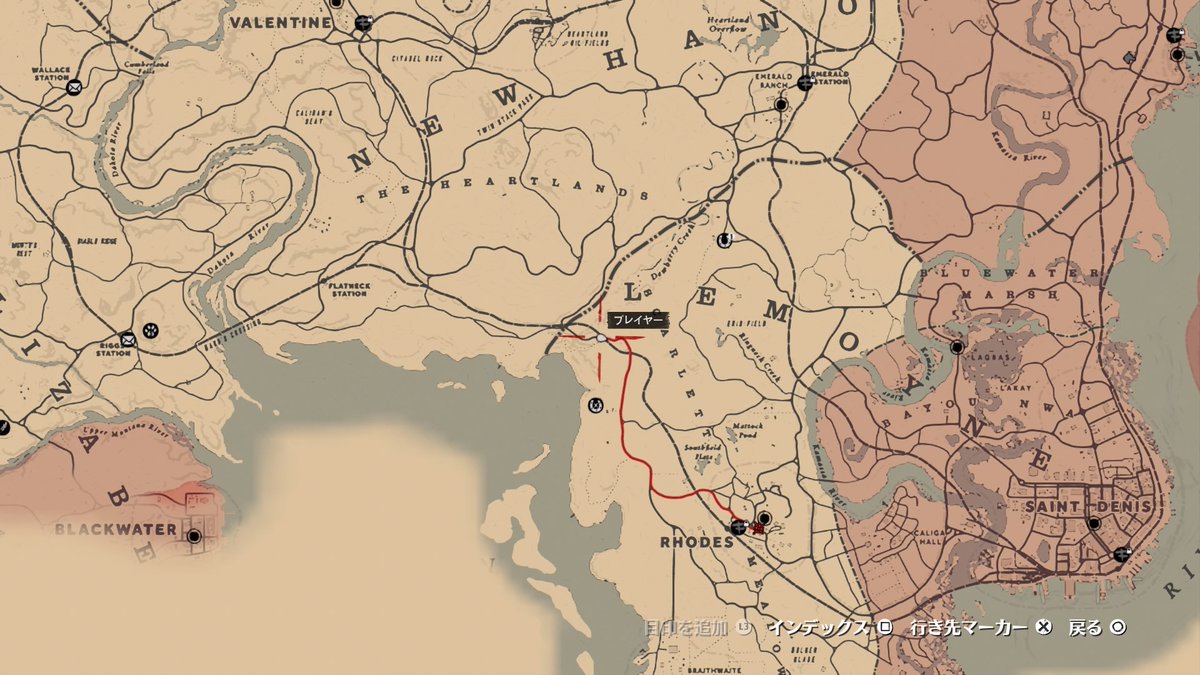The image size is (1200, 675).
Task: Select the round marker in Blackwater
Action: click(x=194, y=536)
